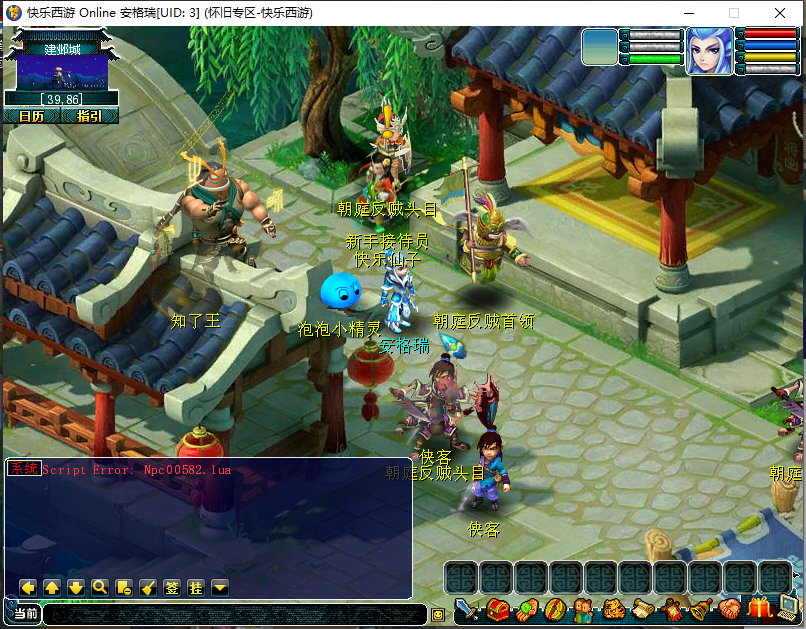The width and height of the screenshot is (806, 629).
Task: Open the red gift box icon
Action: click(759, 609)
